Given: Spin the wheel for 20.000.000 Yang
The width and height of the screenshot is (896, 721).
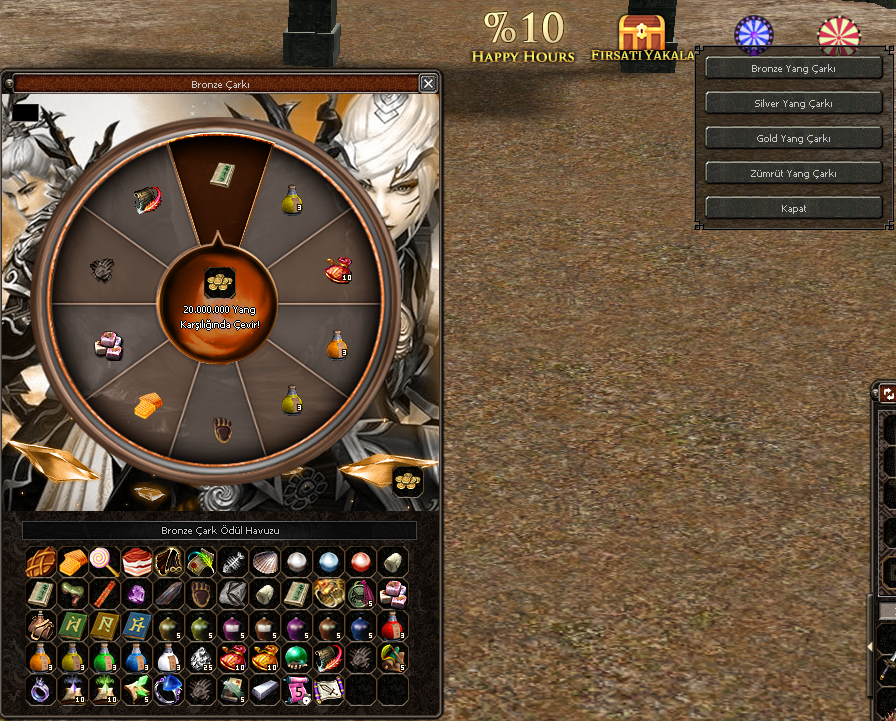Looking at the screenshot, I should tap(219, 300).
